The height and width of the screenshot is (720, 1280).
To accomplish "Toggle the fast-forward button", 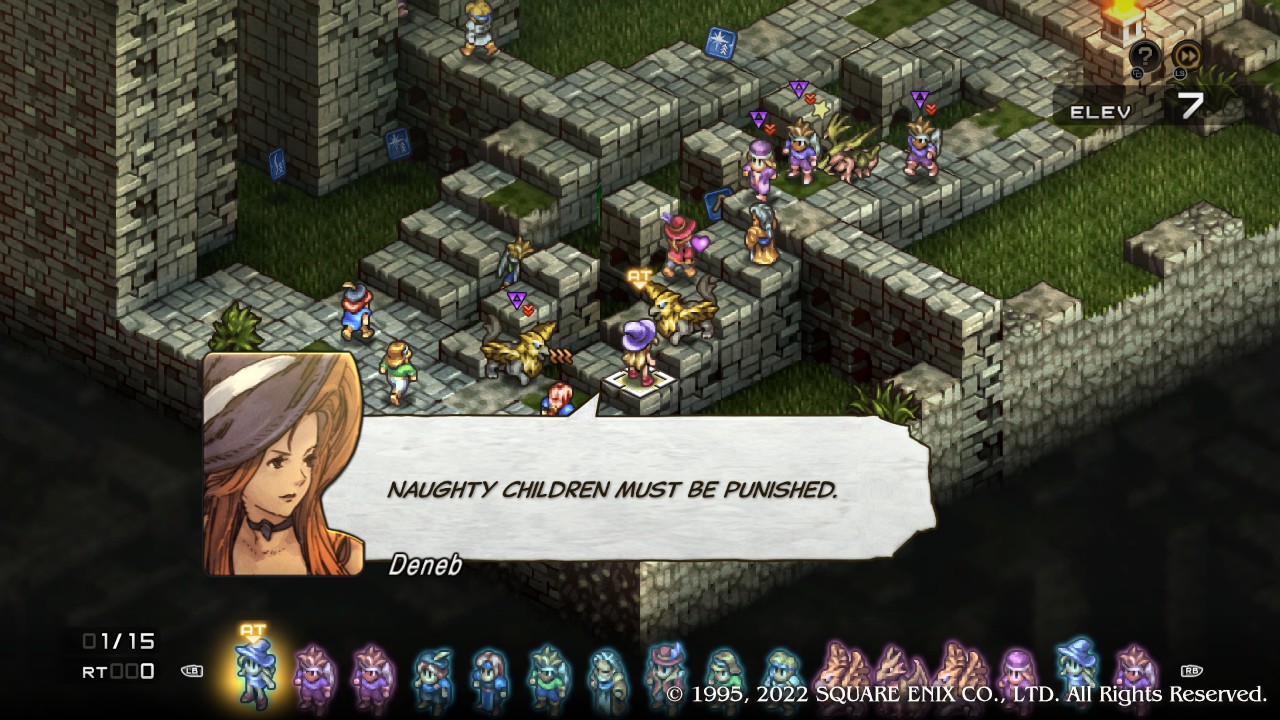I will (1187, 56).
